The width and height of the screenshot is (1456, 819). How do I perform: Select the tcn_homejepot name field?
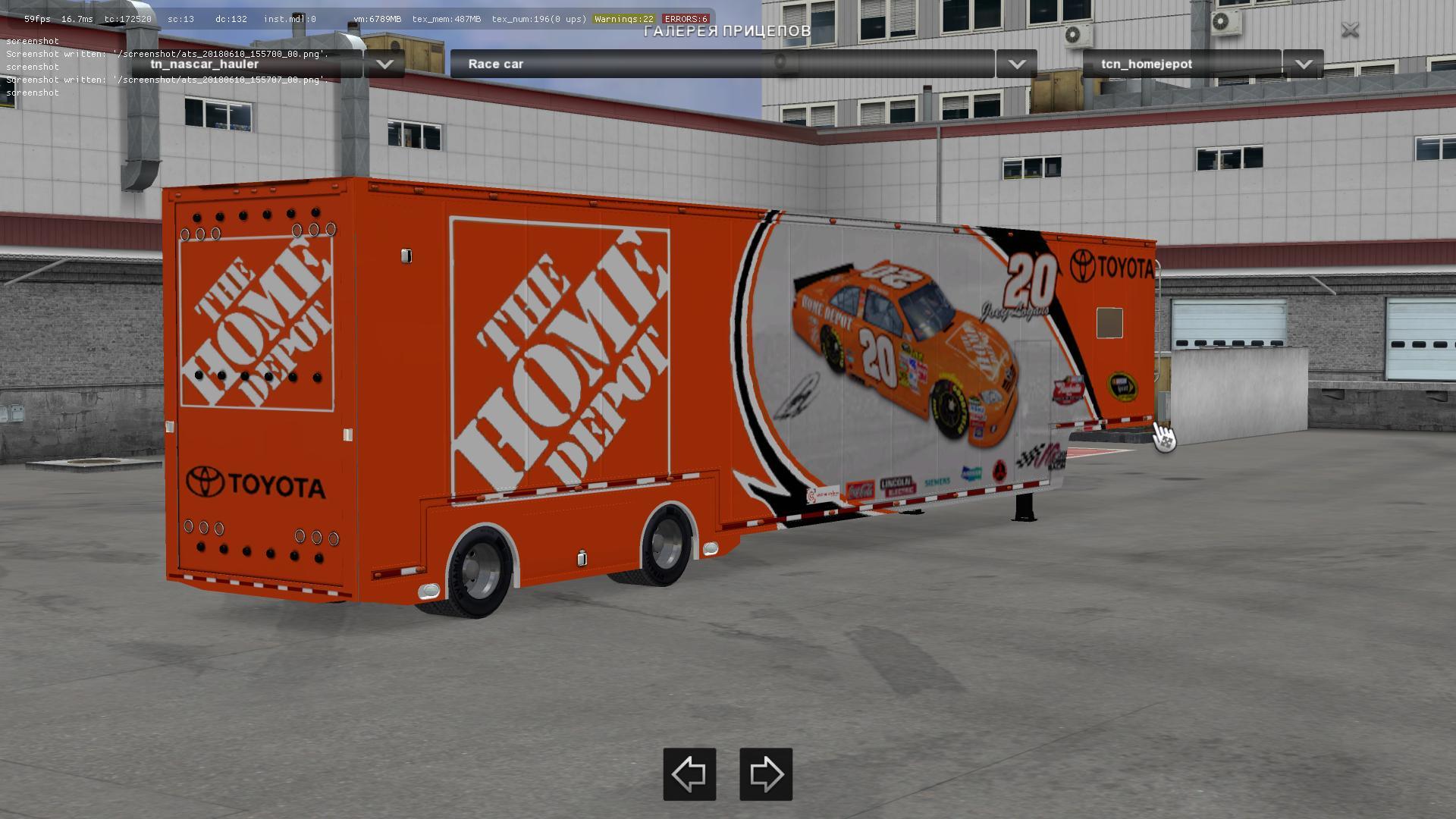[x=1181, y=64]
